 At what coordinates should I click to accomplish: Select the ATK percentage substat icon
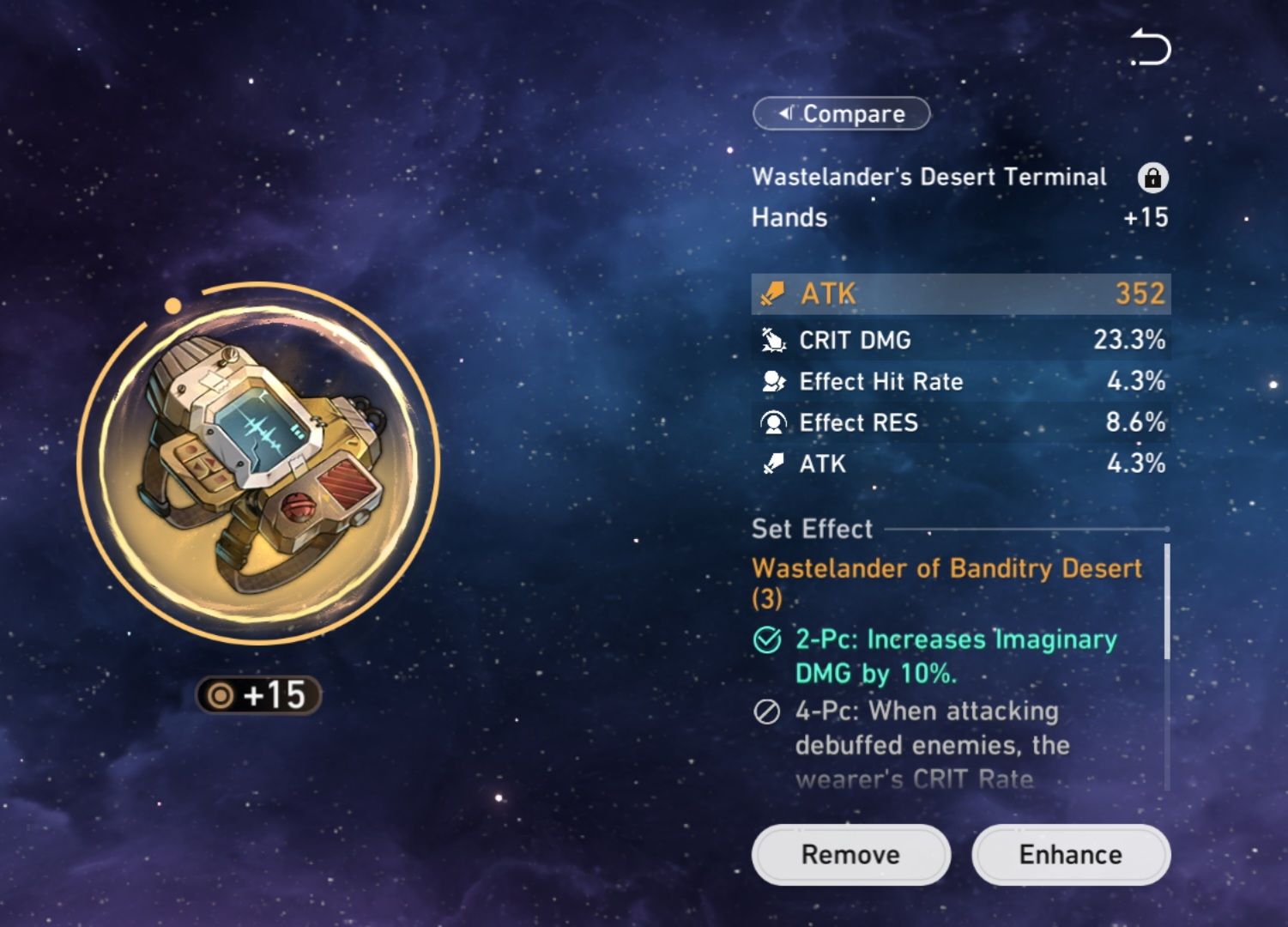773,463
